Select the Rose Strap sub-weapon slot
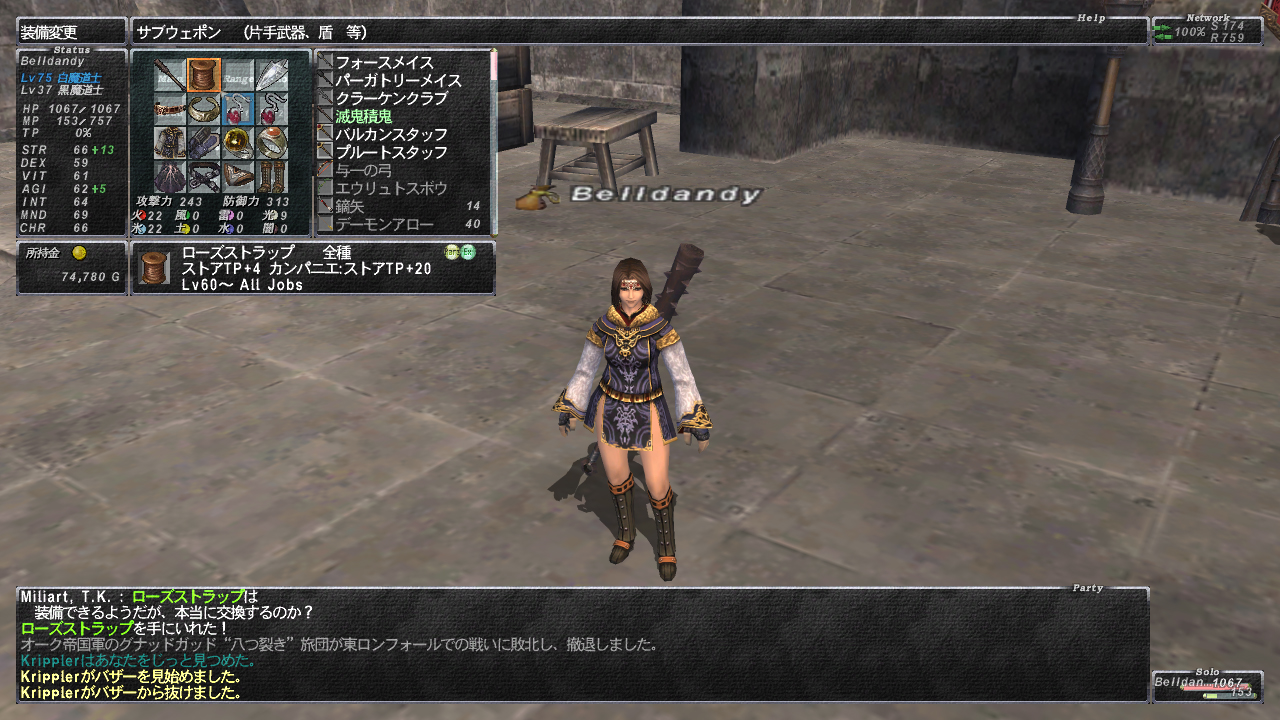The width and height of the screenshot is (1280, 720). [x=204, y=75]
